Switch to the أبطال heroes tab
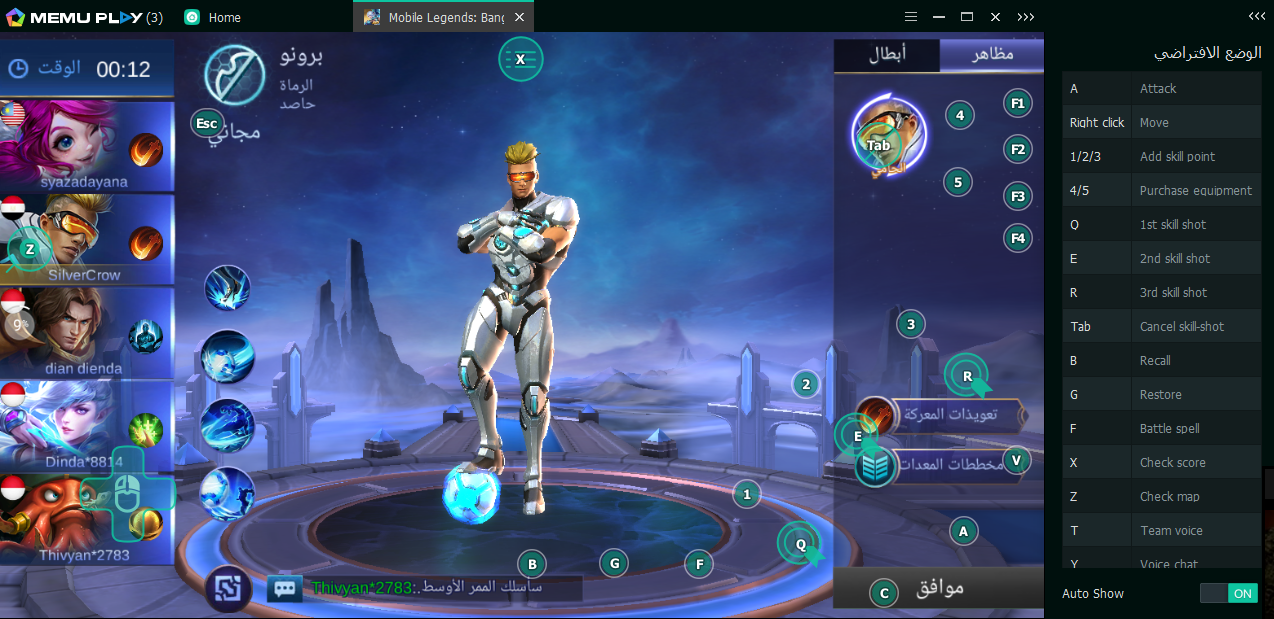1274x619 pixels. (886, 56)
